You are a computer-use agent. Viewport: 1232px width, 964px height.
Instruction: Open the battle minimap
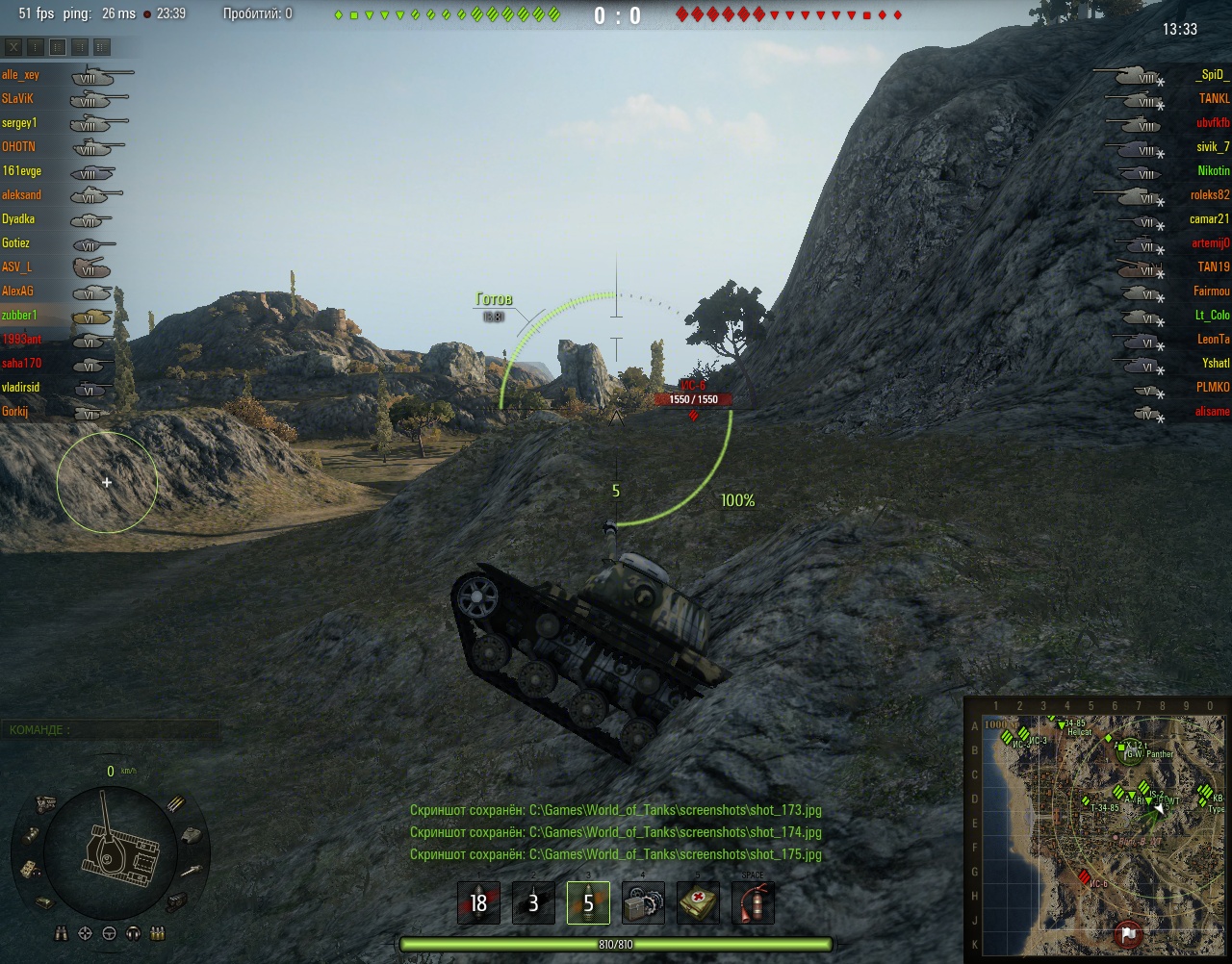click(1097, 827)
